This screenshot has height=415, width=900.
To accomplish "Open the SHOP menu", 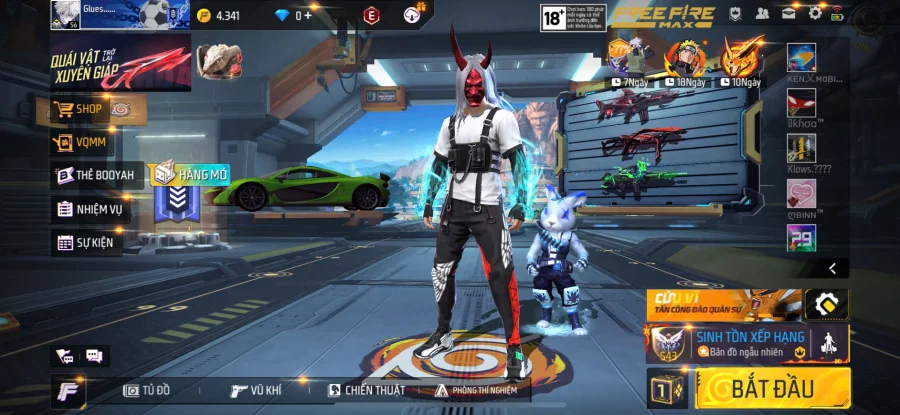I will [89, 109].
